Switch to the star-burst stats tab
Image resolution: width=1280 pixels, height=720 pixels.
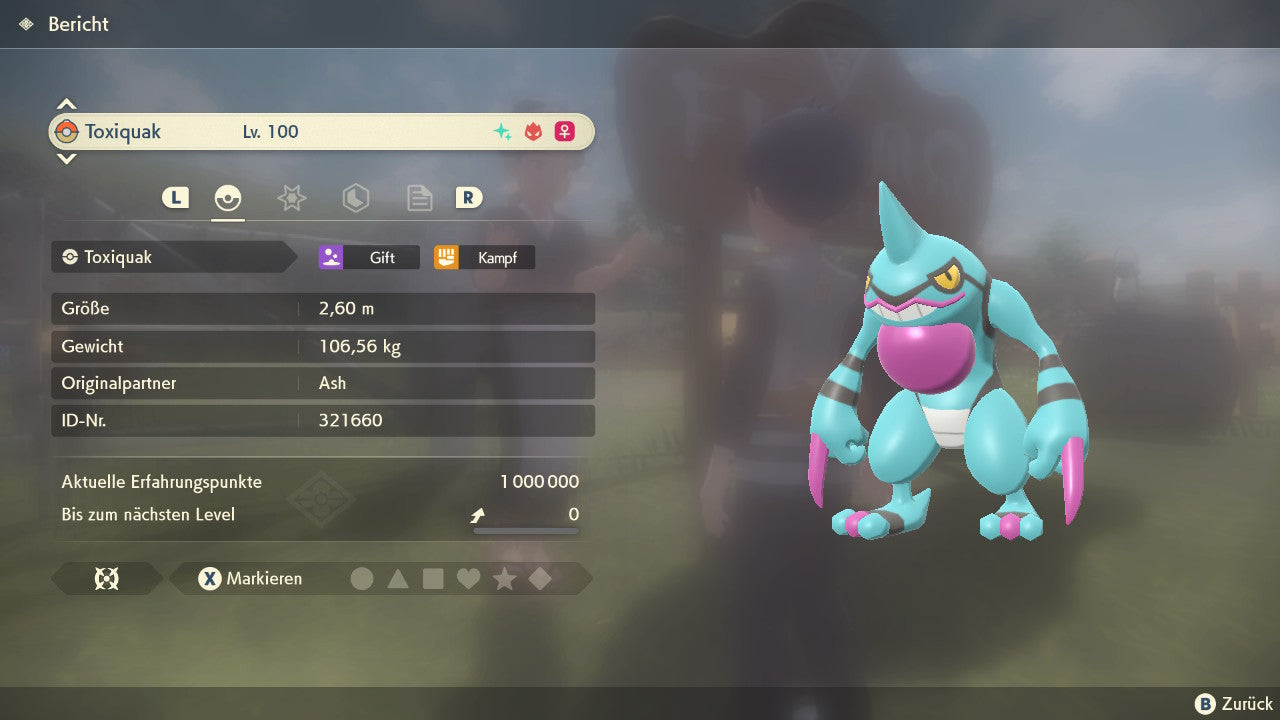(x=291, y=198)
